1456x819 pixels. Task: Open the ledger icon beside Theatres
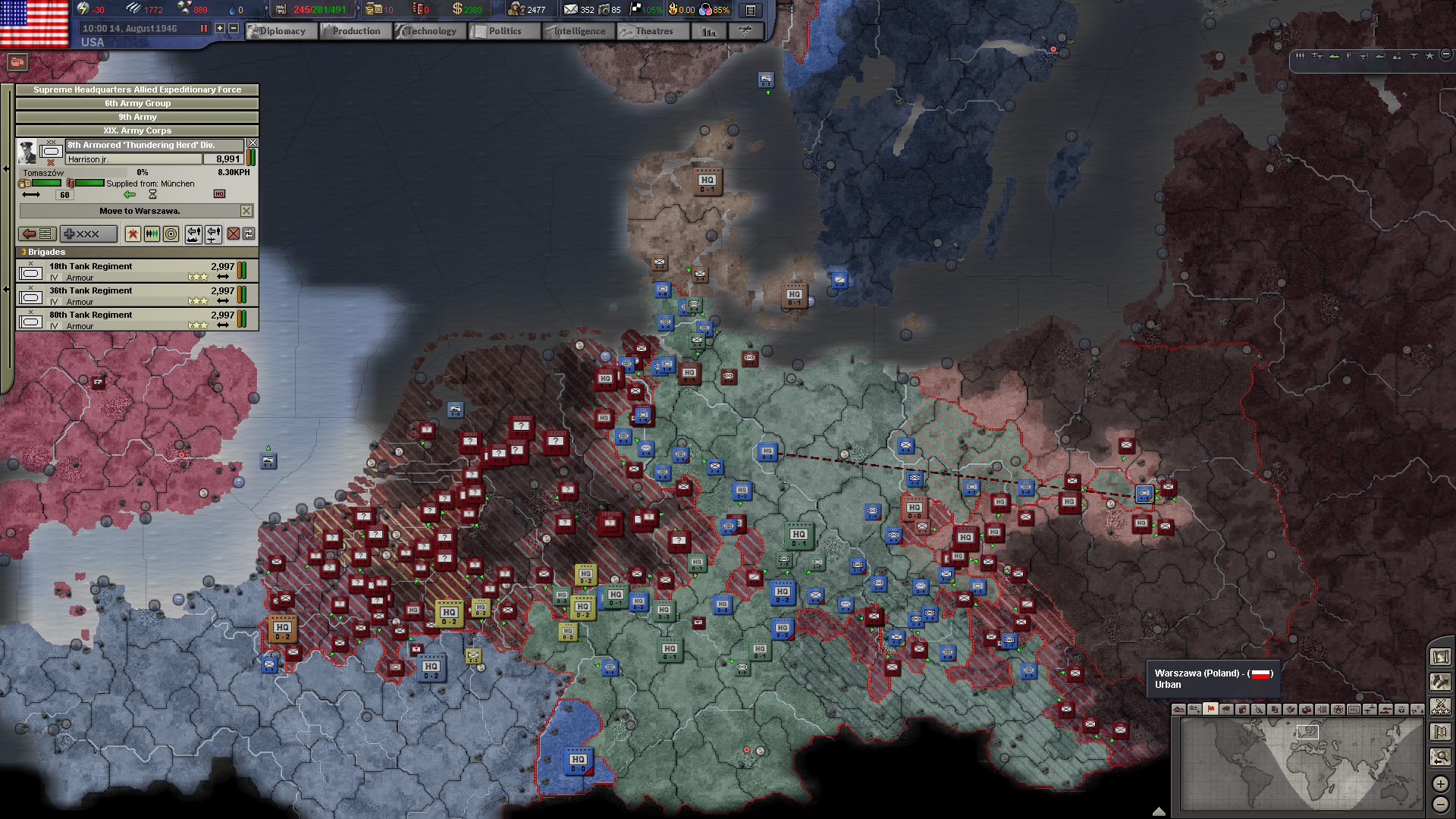tap(708, 31)
